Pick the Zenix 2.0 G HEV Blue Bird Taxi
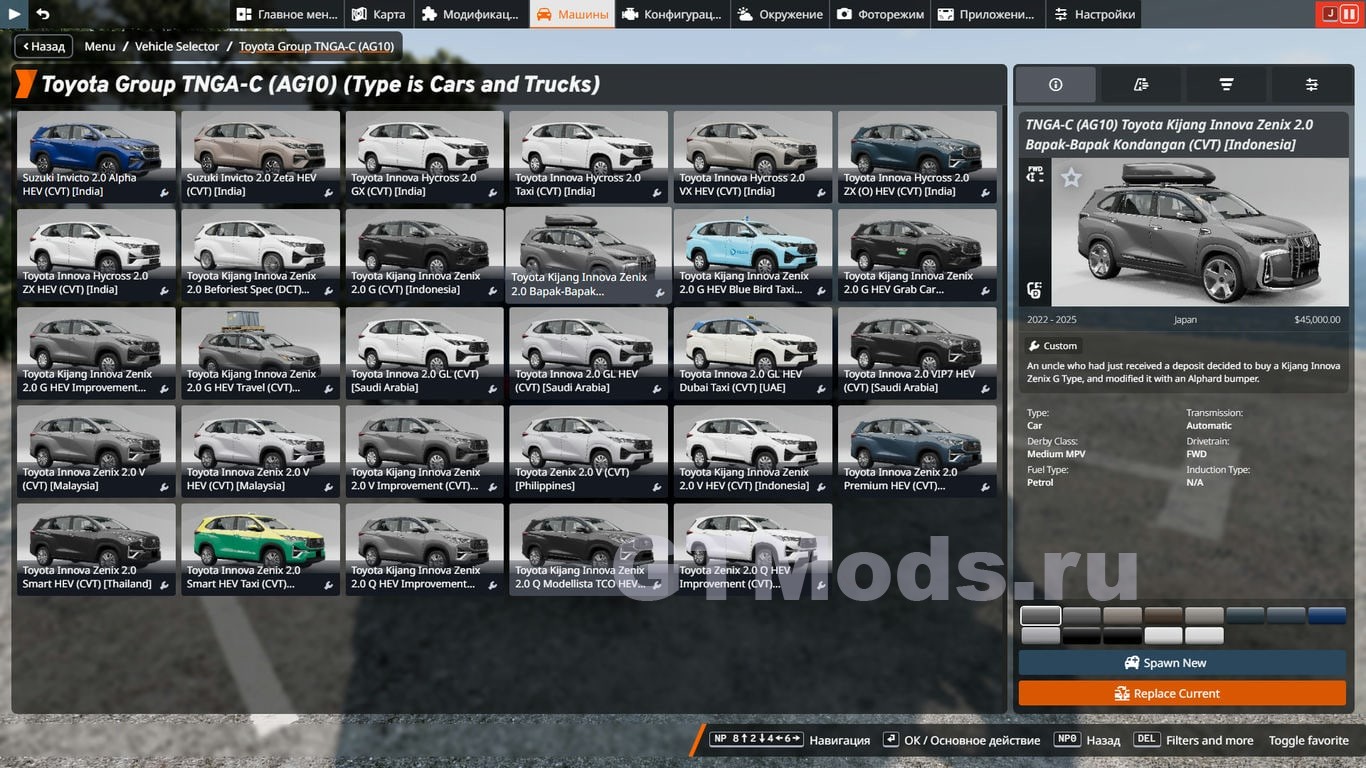 752,254
